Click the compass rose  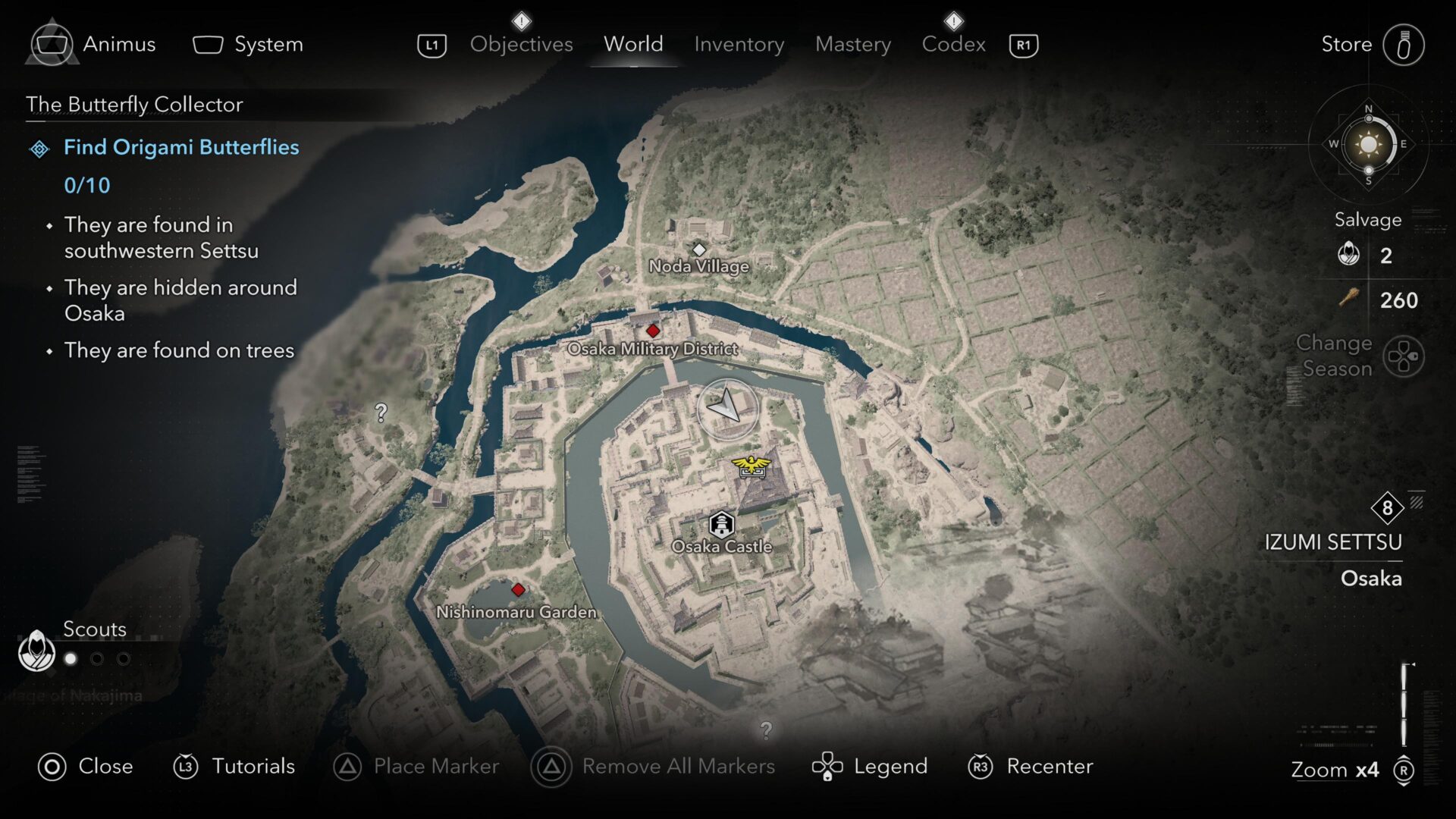[1369, 144]
